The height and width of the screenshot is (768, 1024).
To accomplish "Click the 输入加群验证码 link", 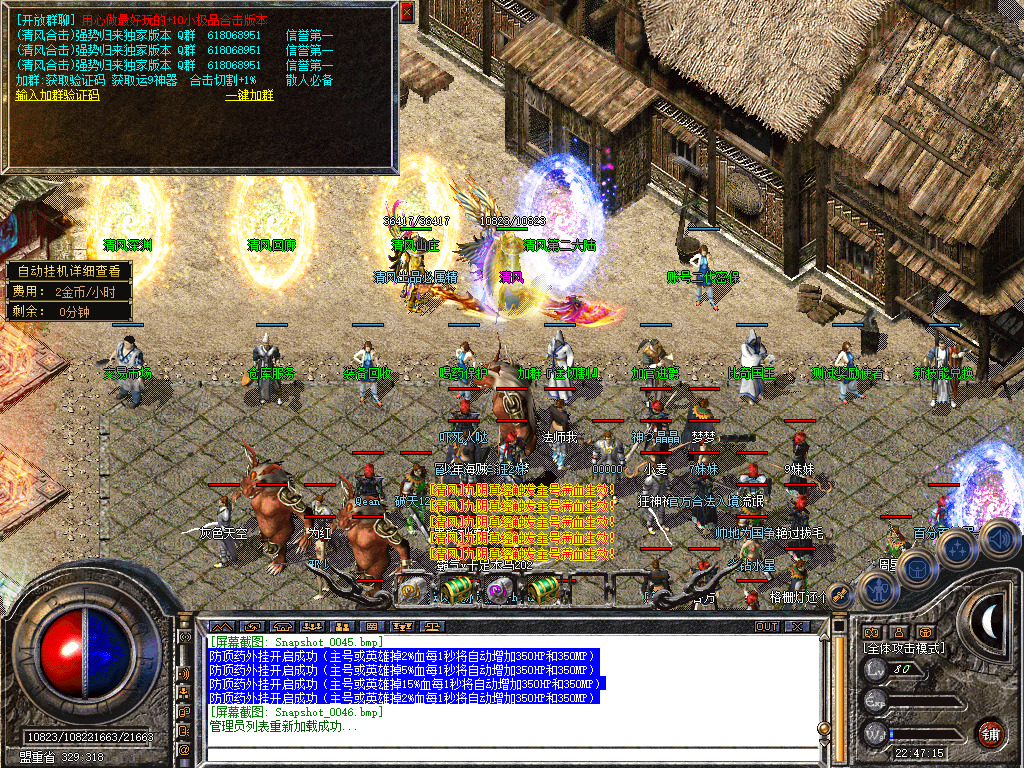I will pos(58,95).
